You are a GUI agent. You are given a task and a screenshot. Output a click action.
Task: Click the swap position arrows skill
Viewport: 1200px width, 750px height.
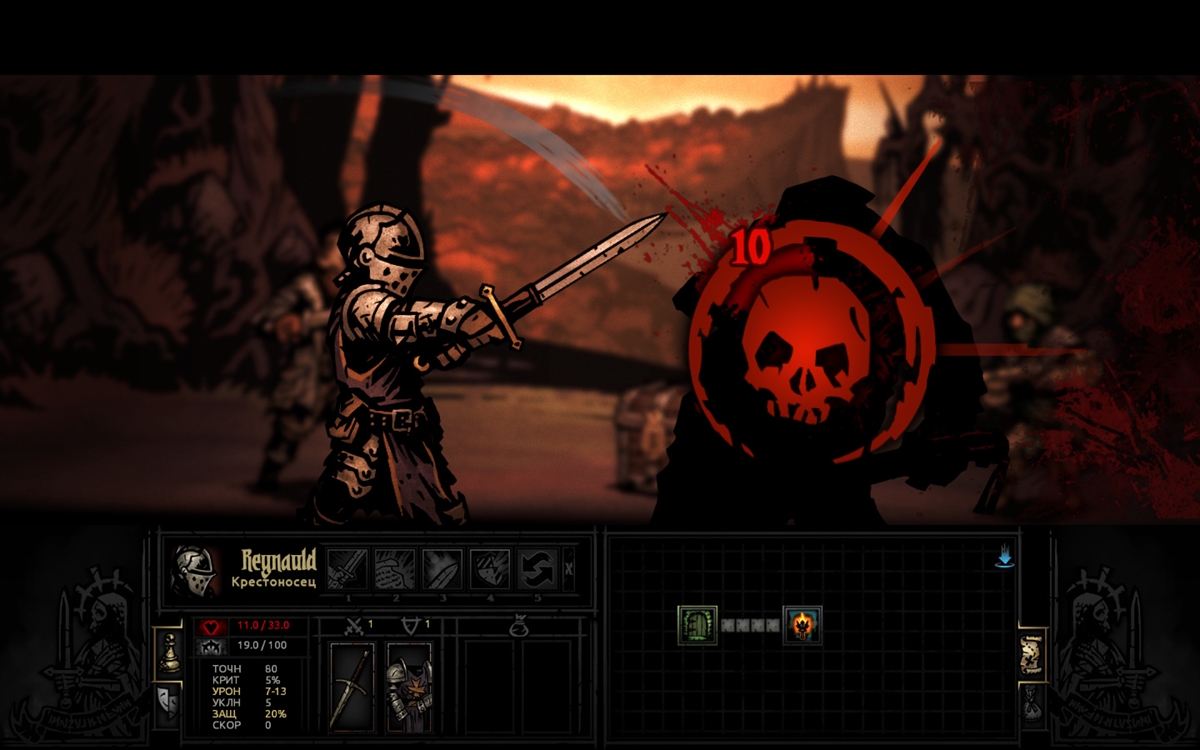[x=537, y=569]
